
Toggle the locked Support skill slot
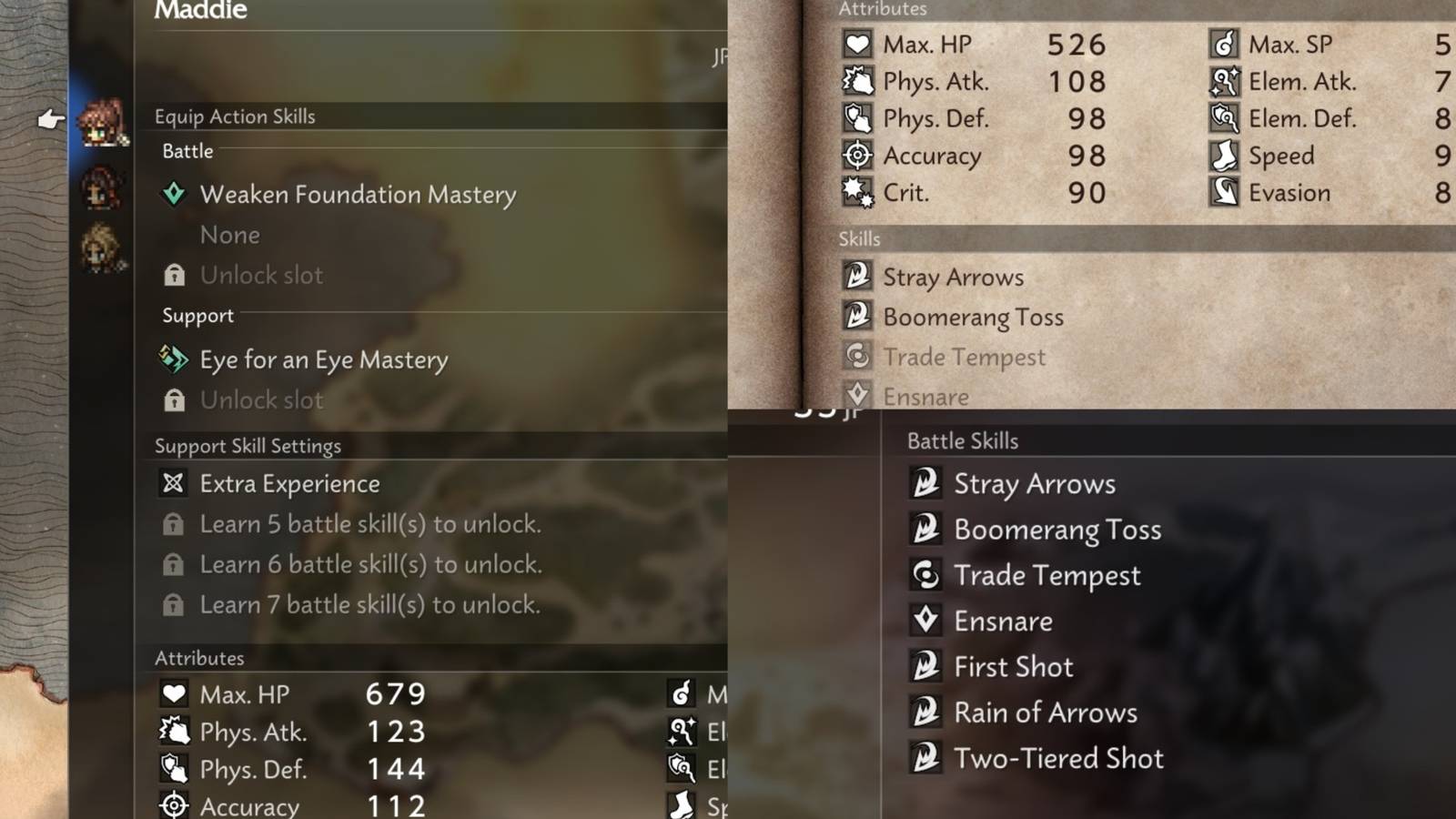pos(174,399)
